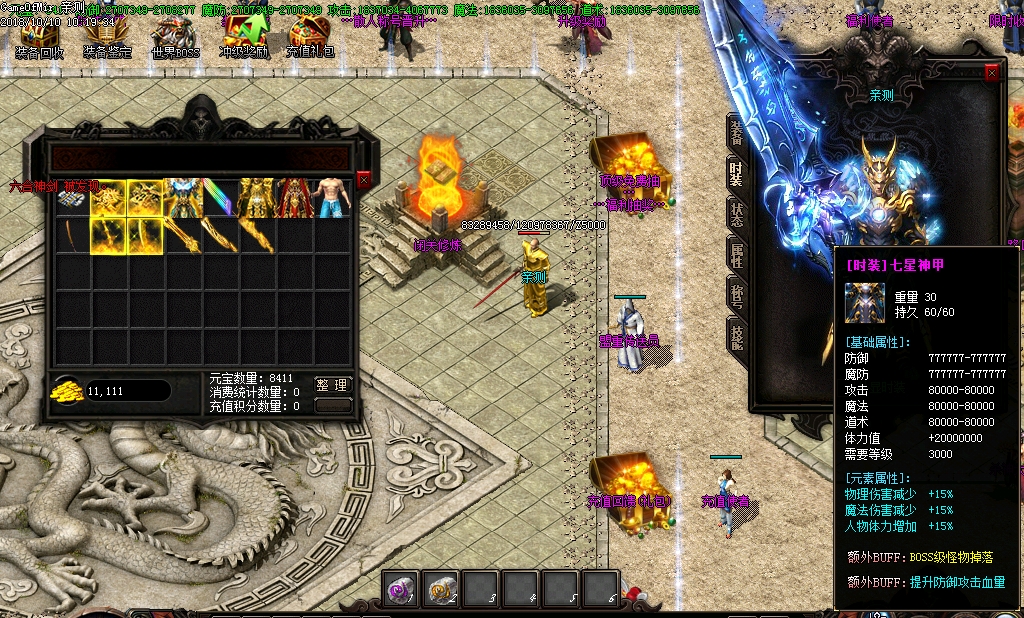Switch to the 称号 title tab
The height and width of the screenshot is (618, 1024).
click(x=737, y=297)
